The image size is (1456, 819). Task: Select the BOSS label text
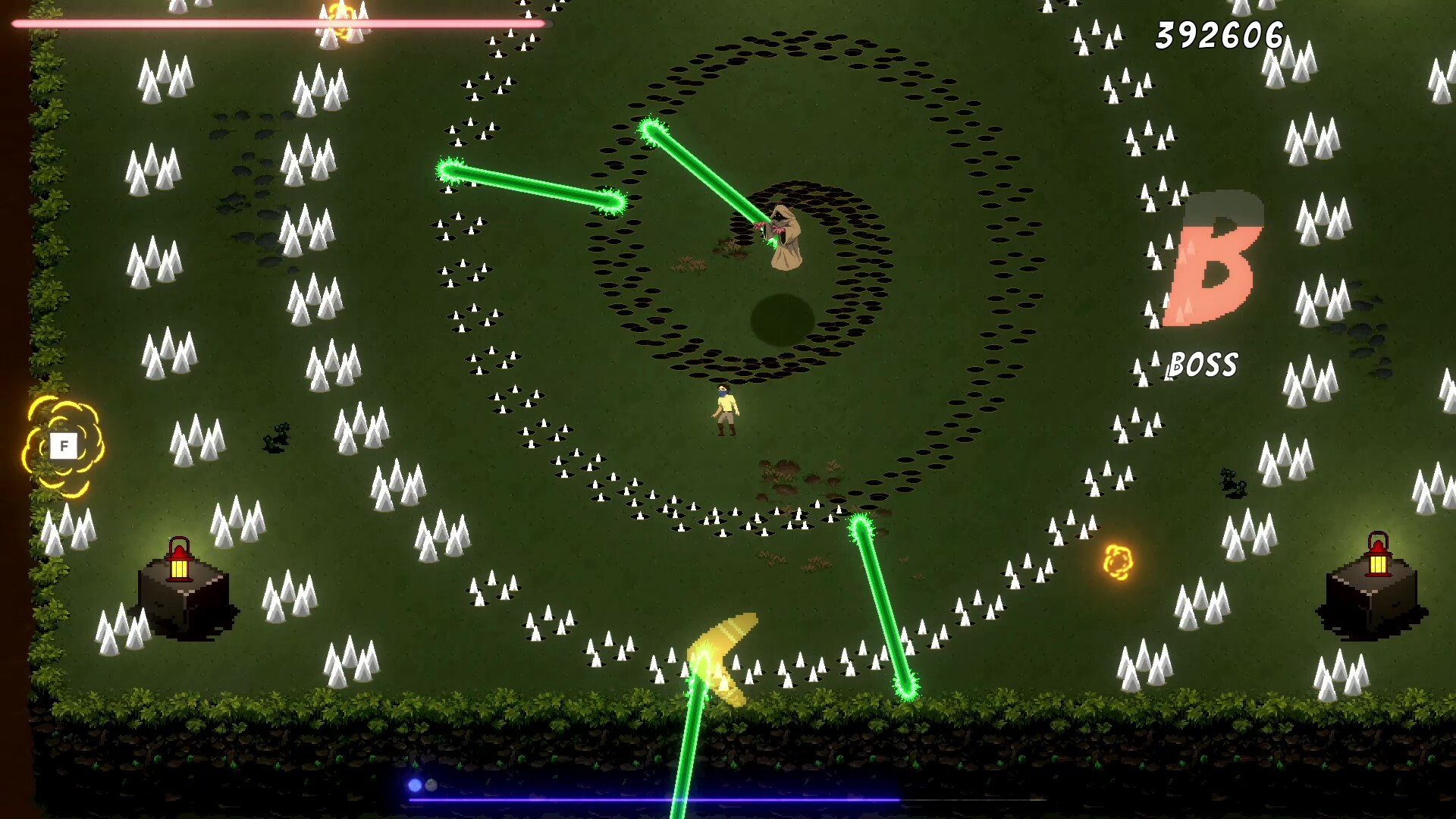1203,364
